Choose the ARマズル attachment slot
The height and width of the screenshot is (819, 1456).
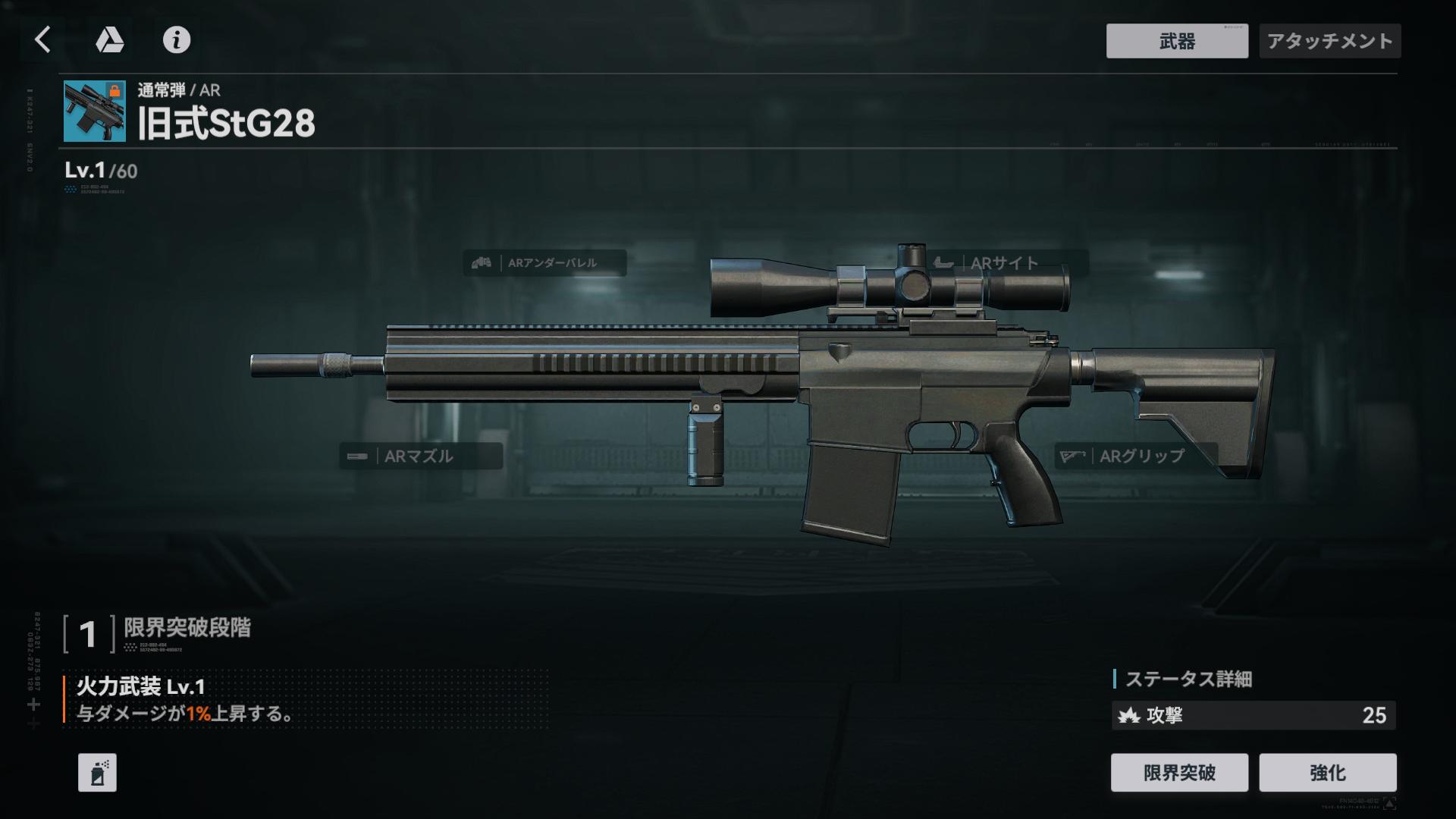click(x=420, y=456)
